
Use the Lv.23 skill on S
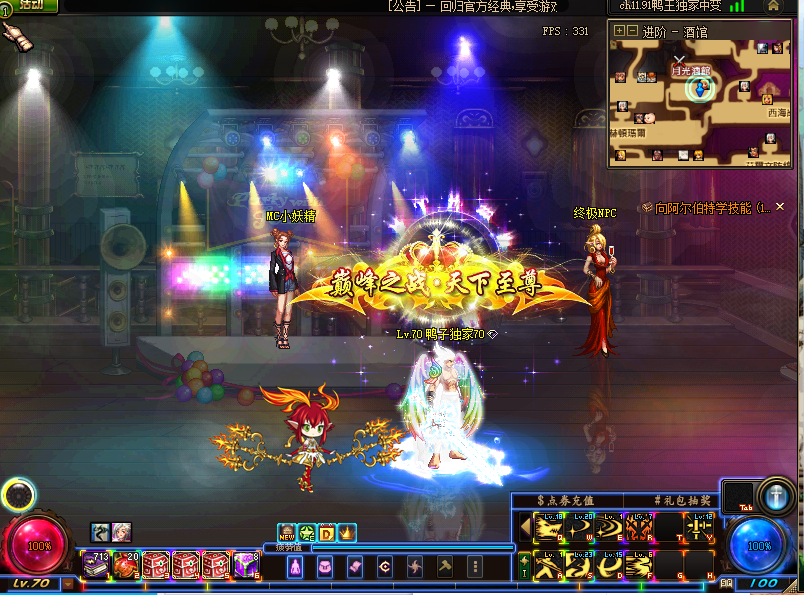(x=580, y=567)
